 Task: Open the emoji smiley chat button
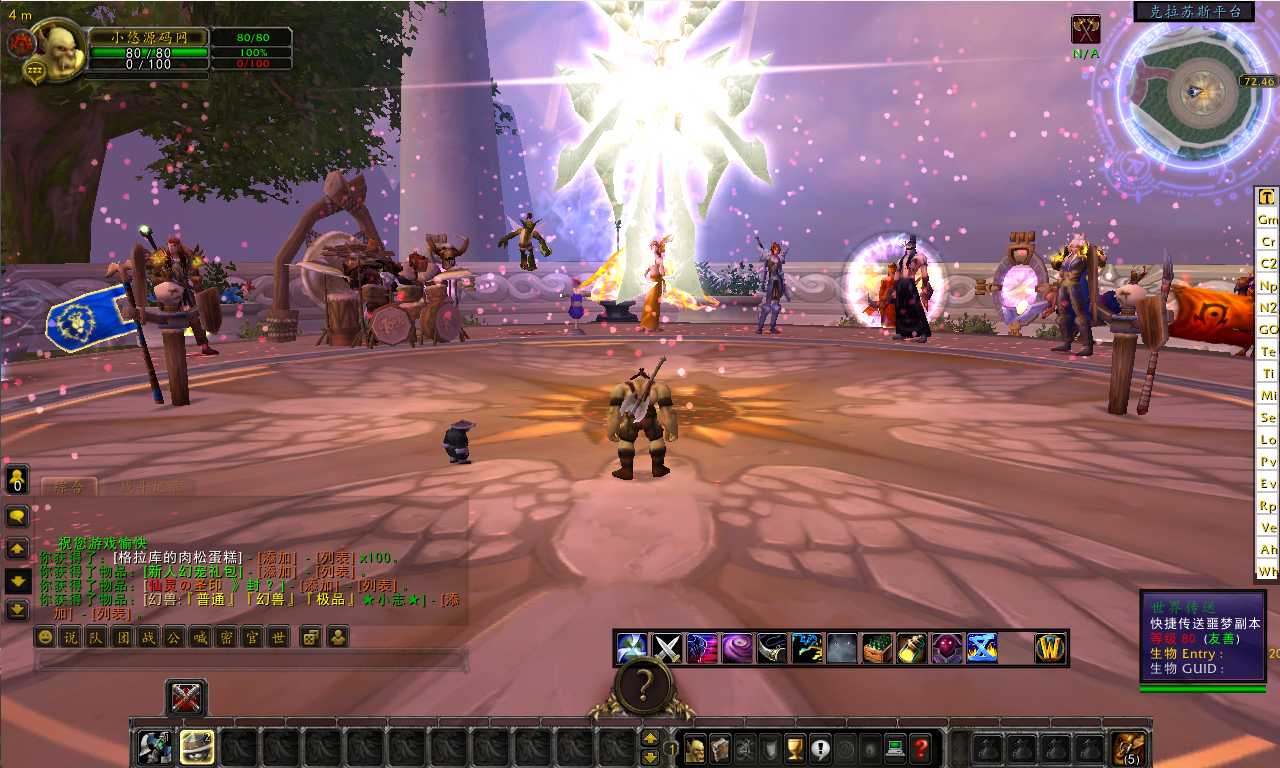pos(45,637)
